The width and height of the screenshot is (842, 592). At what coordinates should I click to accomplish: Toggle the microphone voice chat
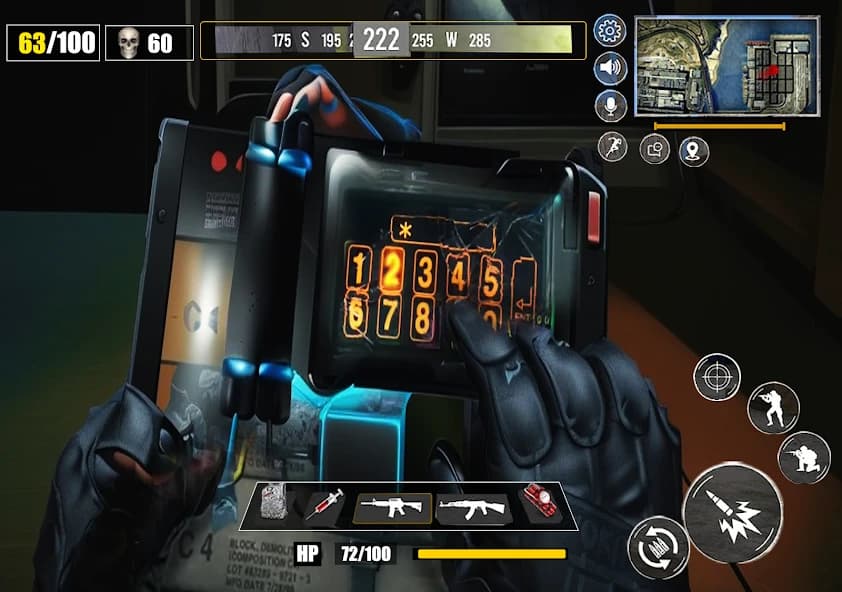[x=609, y=105]
